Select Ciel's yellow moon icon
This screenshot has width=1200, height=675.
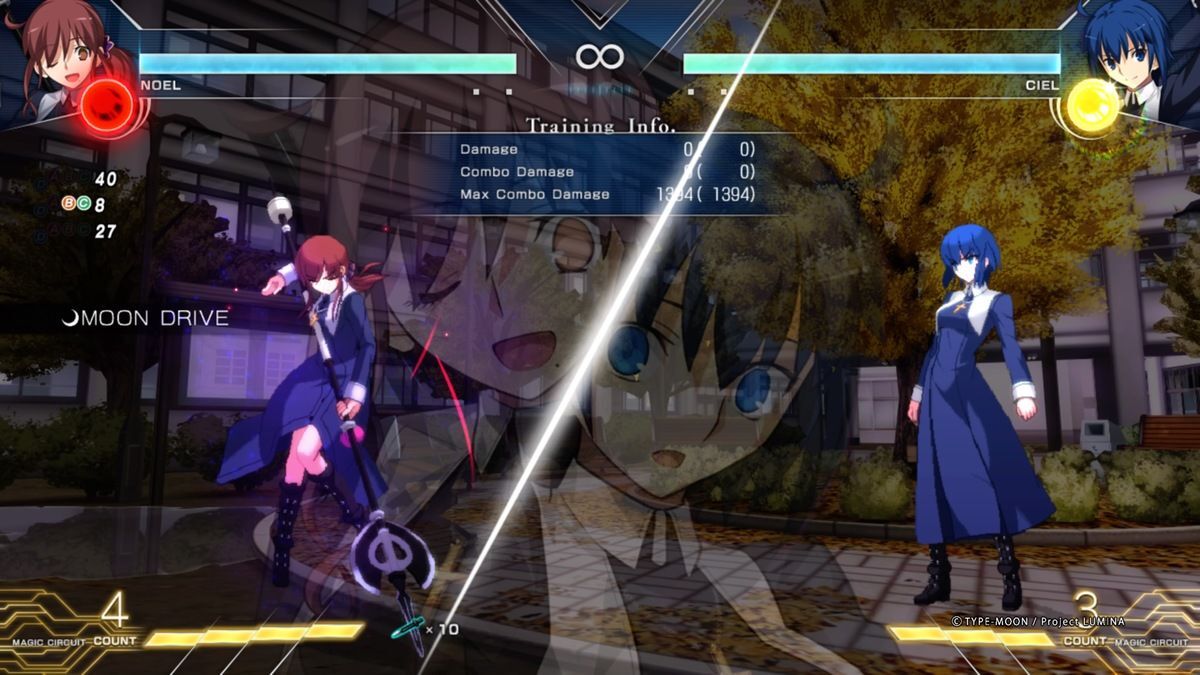(1092, 104)
